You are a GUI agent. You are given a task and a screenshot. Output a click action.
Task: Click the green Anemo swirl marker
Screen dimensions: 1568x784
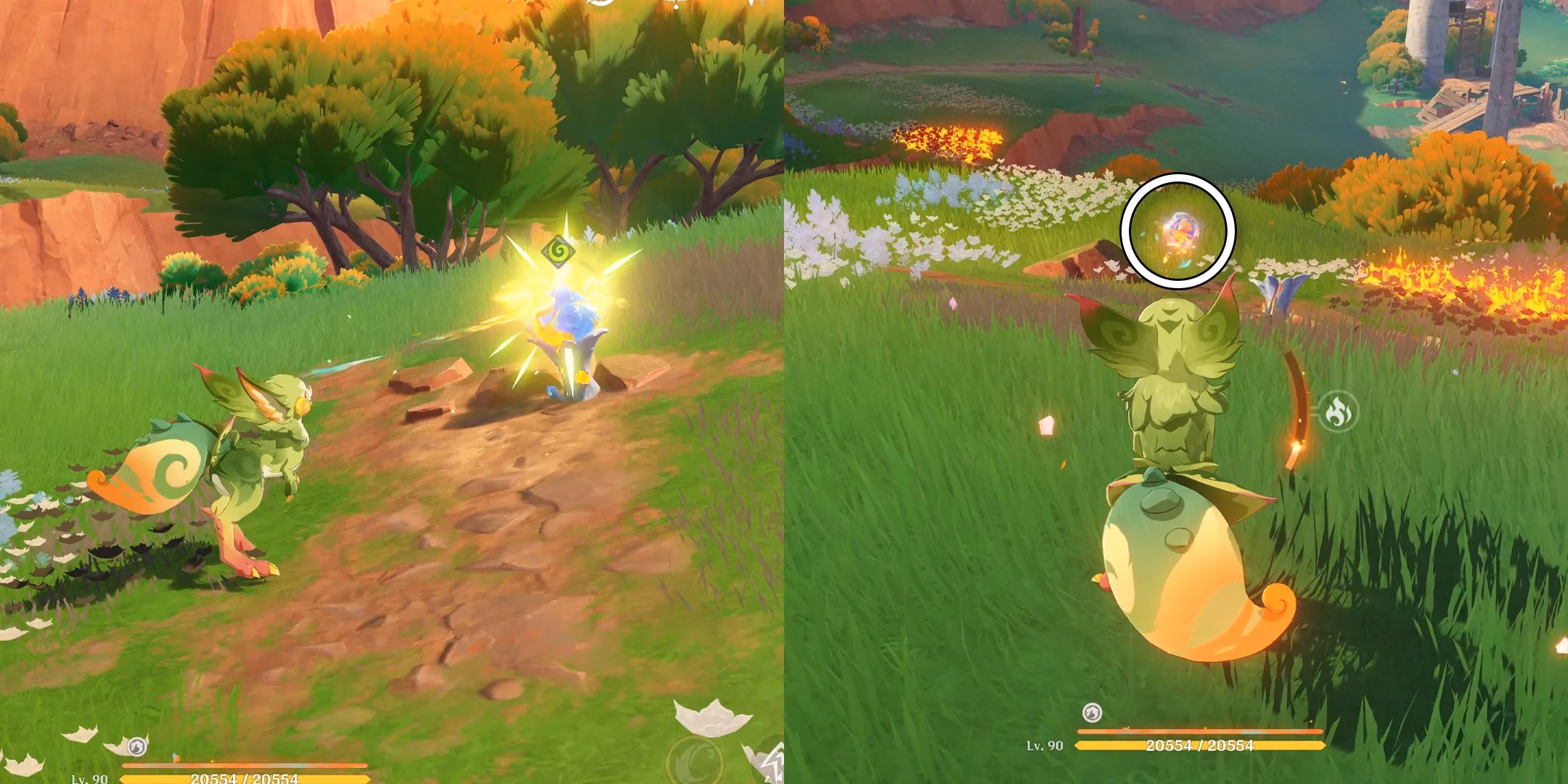[558, 252]
